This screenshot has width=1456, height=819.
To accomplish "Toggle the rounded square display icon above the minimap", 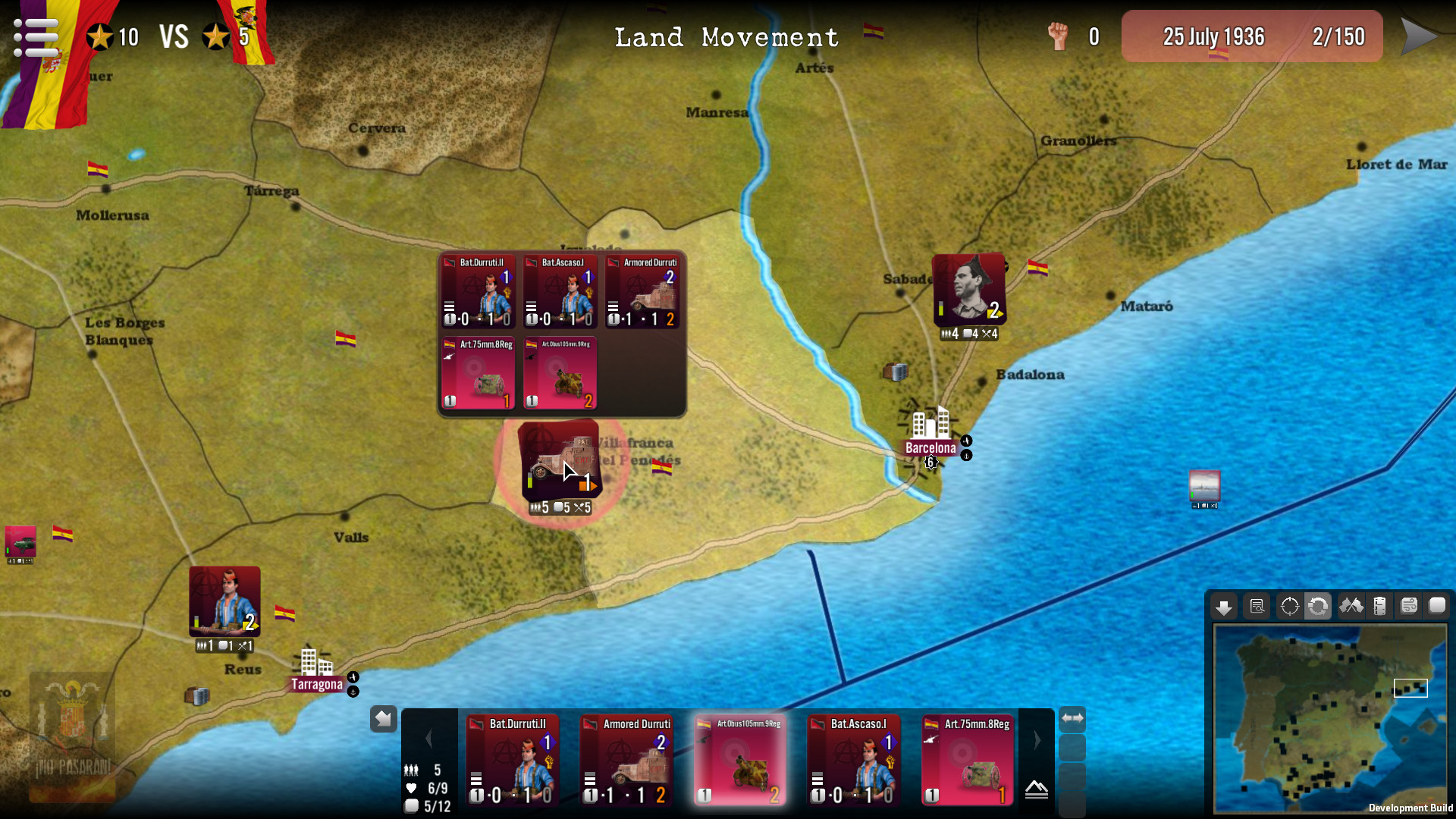I will click(x=1439, y=605).
